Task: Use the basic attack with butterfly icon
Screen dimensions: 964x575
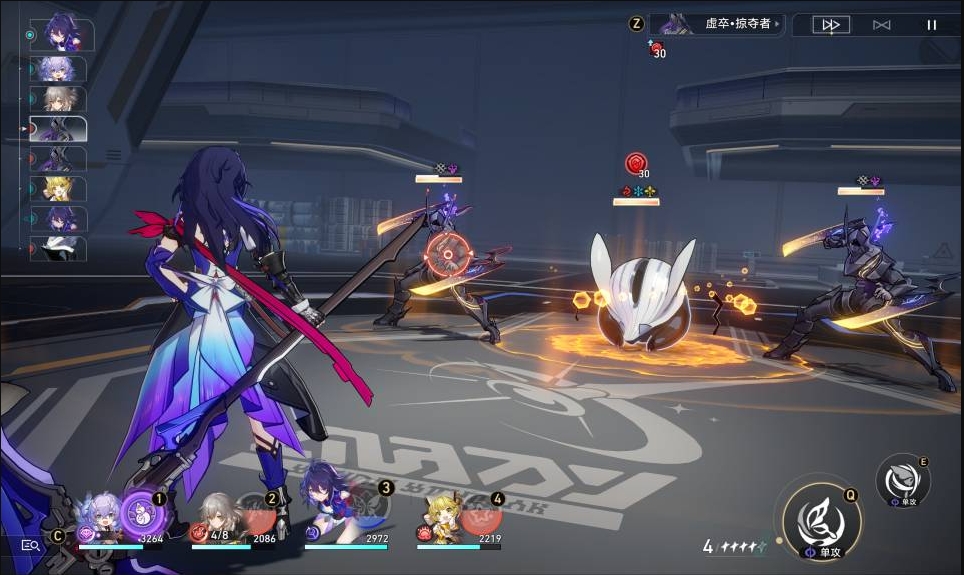Action: pyautogui.click(x=822, y=518)
